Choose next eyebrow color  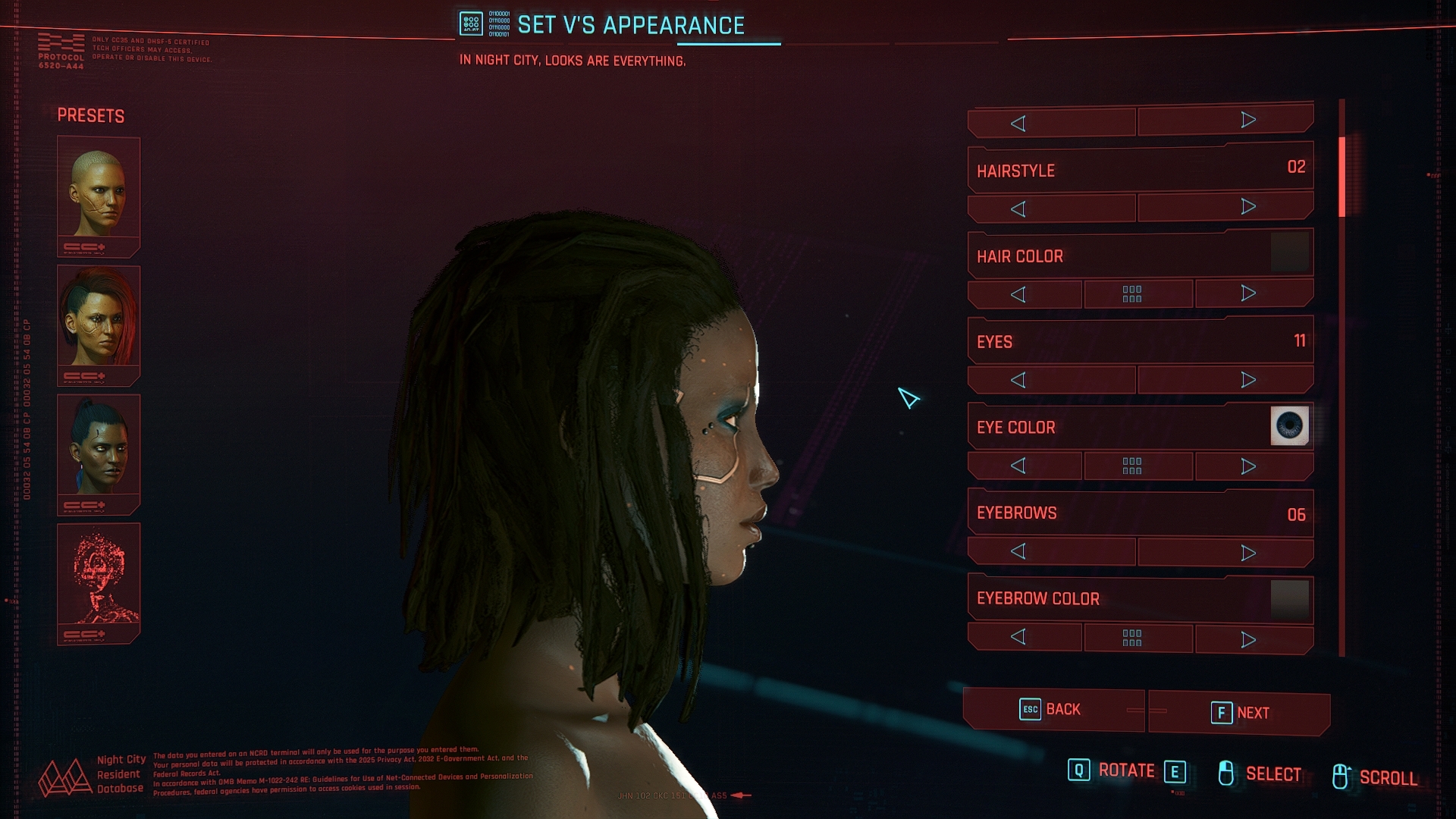click(x=1247, y=639)
